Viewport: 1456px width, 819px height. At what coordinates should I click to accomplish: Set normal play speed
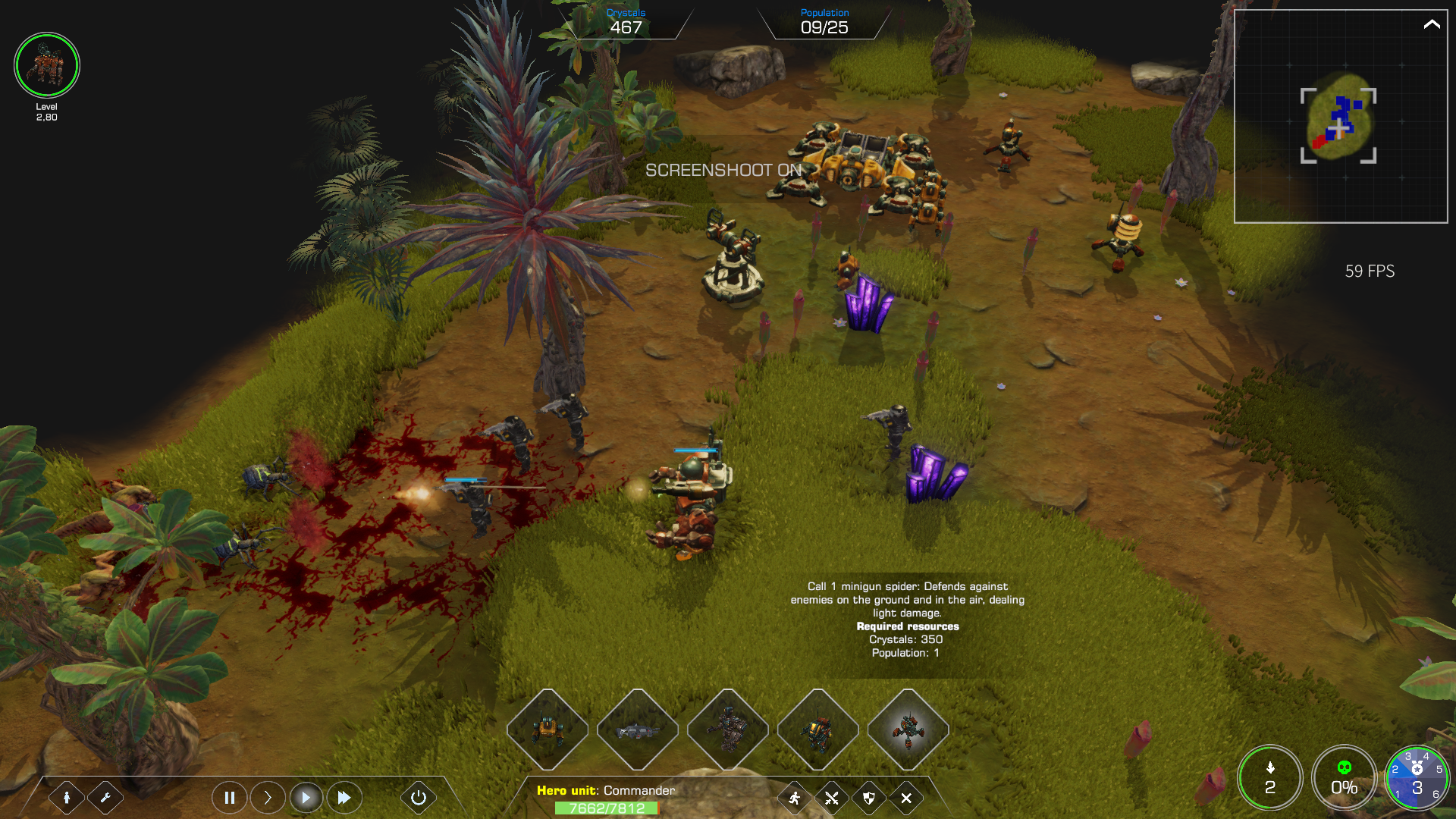[306, 798]
